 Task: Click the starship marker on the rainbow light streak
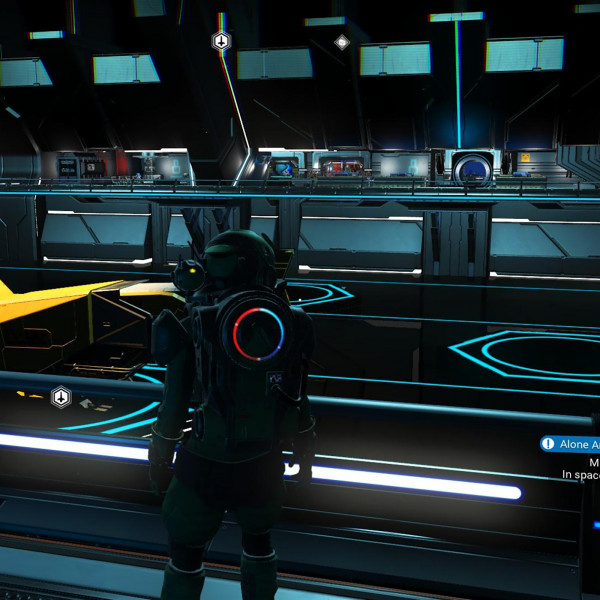pyautogui.click(x=221, y=41)
